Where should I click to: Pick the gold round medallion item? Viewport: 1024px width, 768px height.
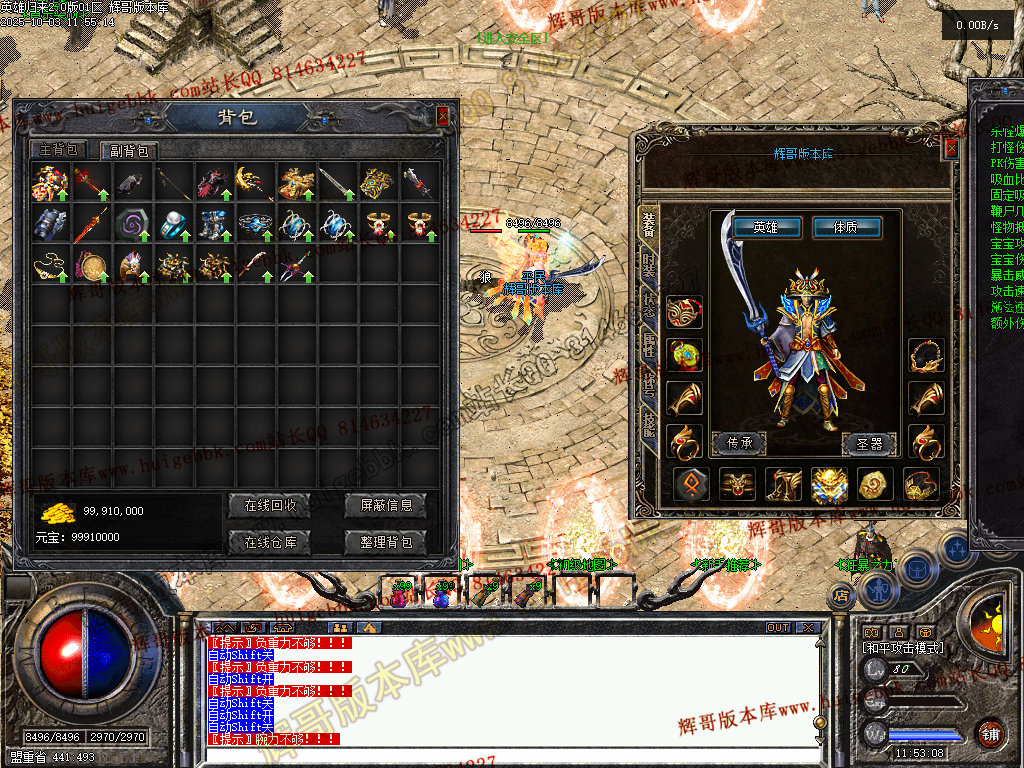point(89,266)
